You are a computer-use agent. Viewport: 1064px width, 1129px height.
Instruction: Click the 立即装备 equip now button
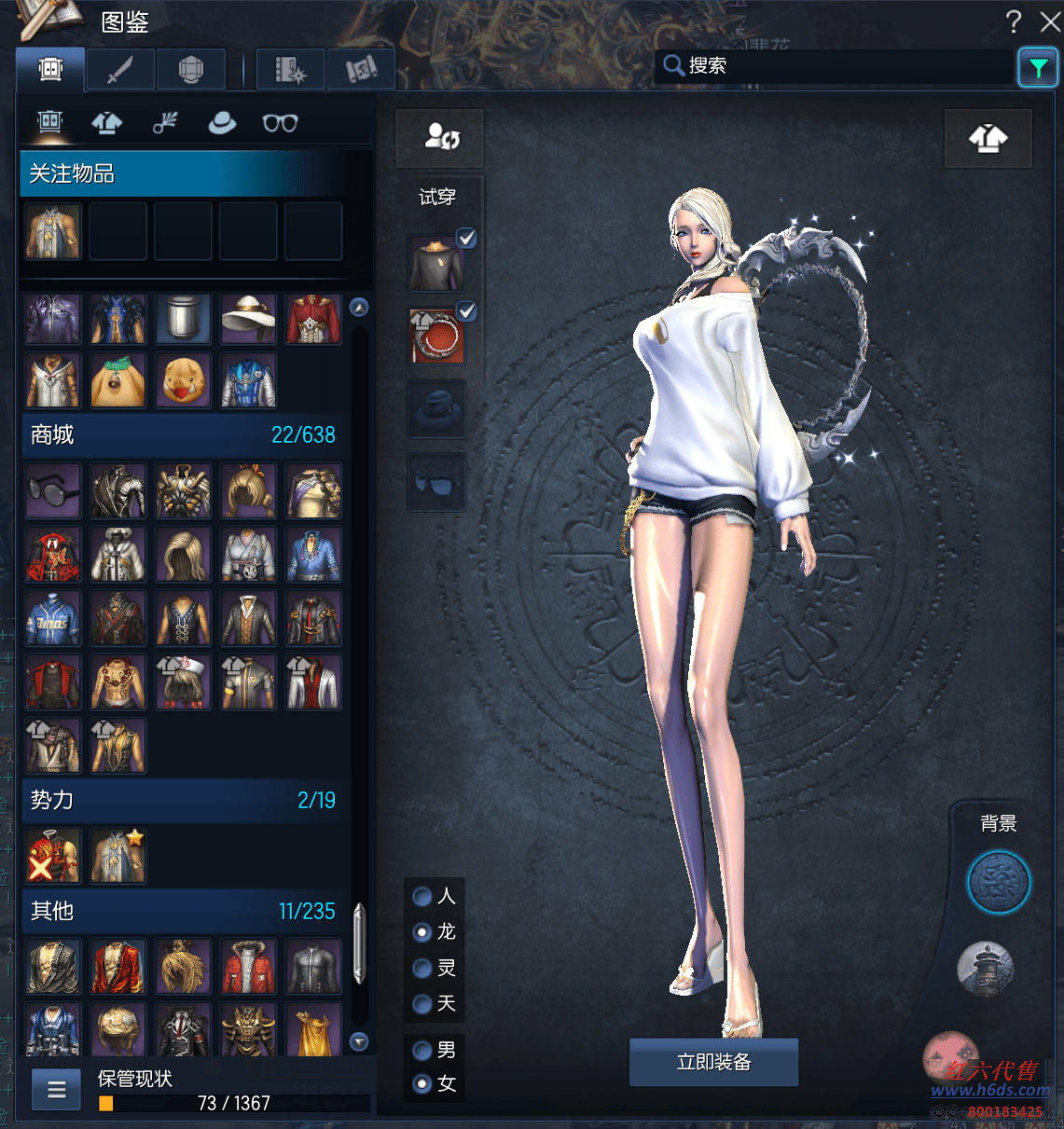[713, 1062]
